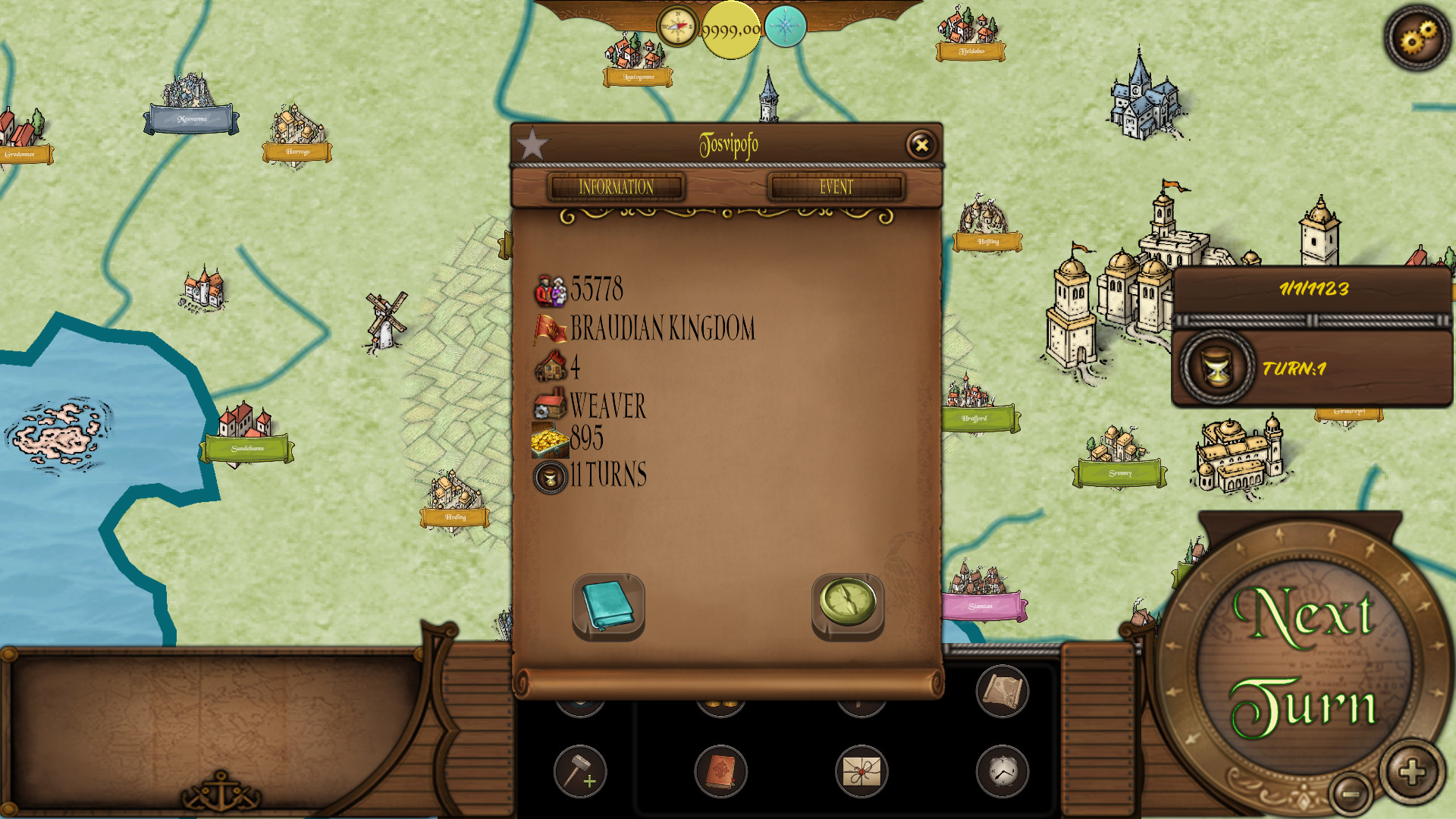Open the treasure map scroll icon
This screenshot has width=1456, height=819.
(x=1001, y=692)
